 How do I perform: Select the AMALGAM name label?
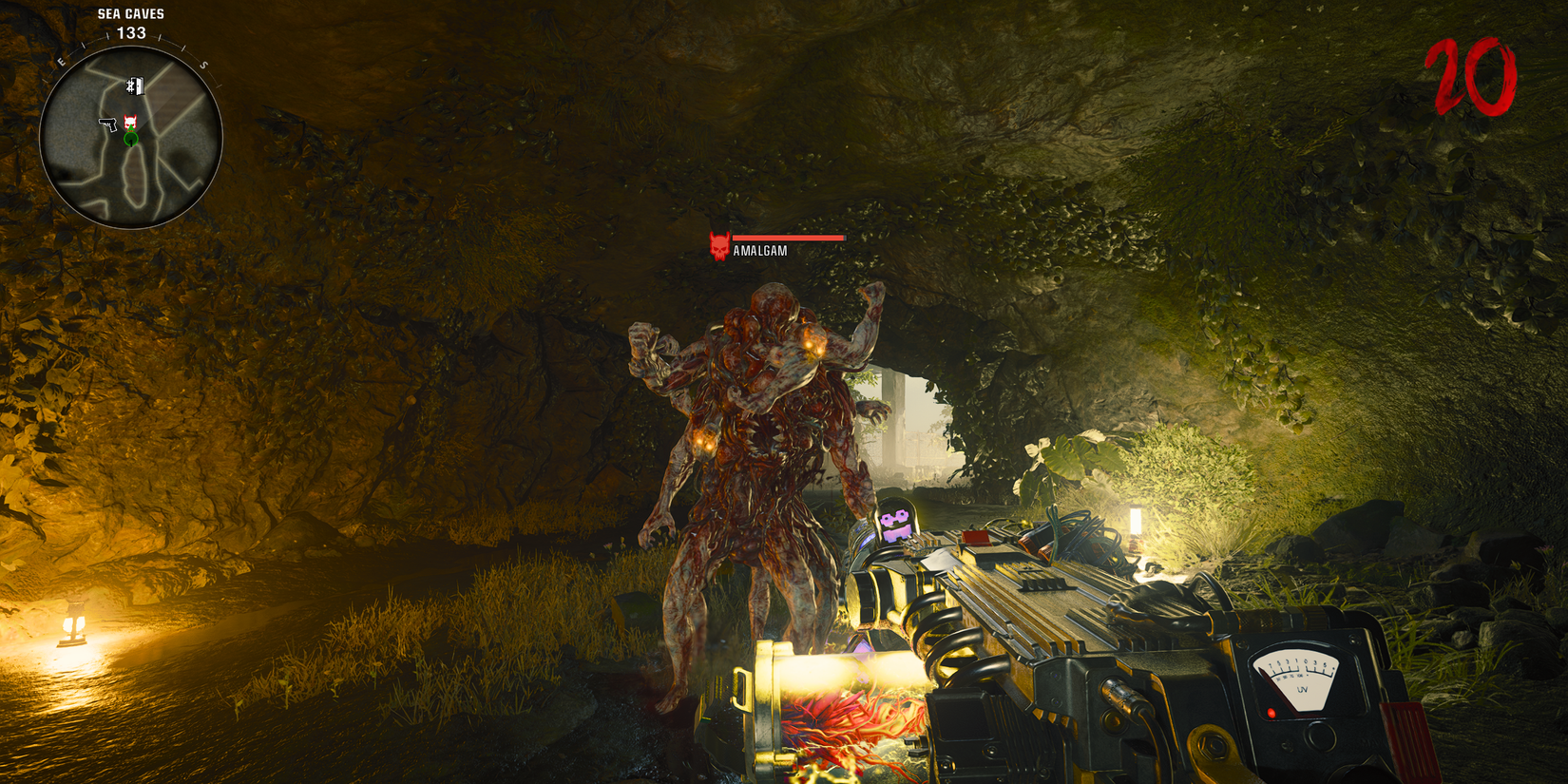point(760,250)
